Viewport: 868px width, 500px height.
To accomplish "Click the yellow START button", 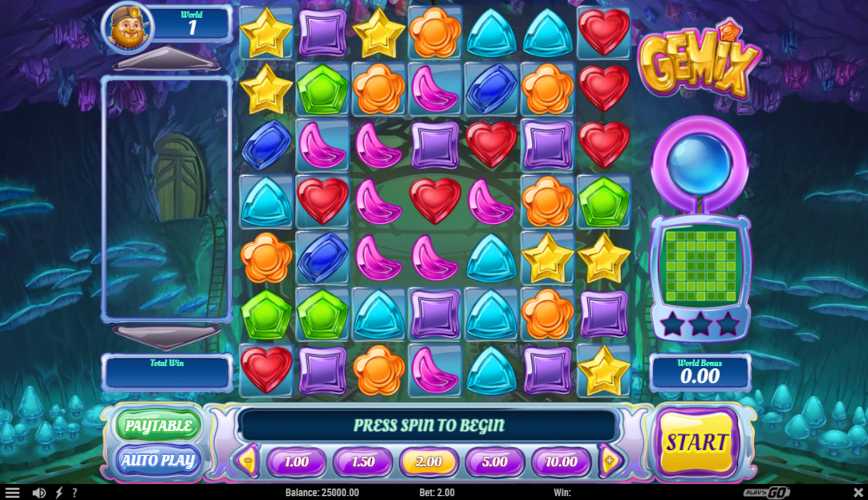I will point(698,442).
